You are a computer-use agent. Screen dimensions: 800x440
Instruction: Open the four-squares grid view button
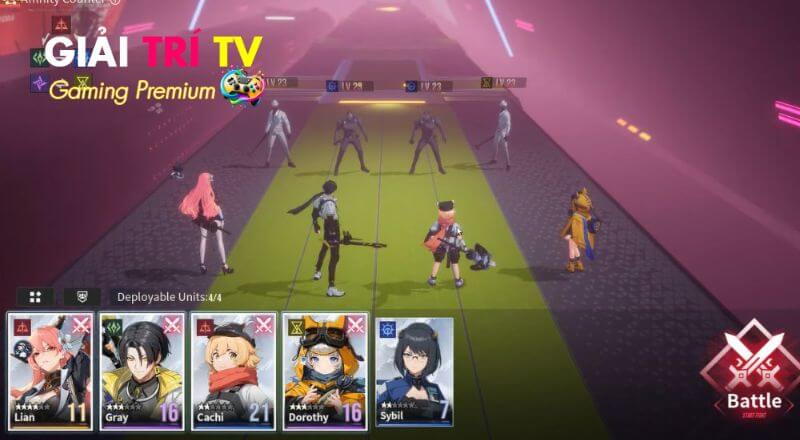[x=35, y=297]
